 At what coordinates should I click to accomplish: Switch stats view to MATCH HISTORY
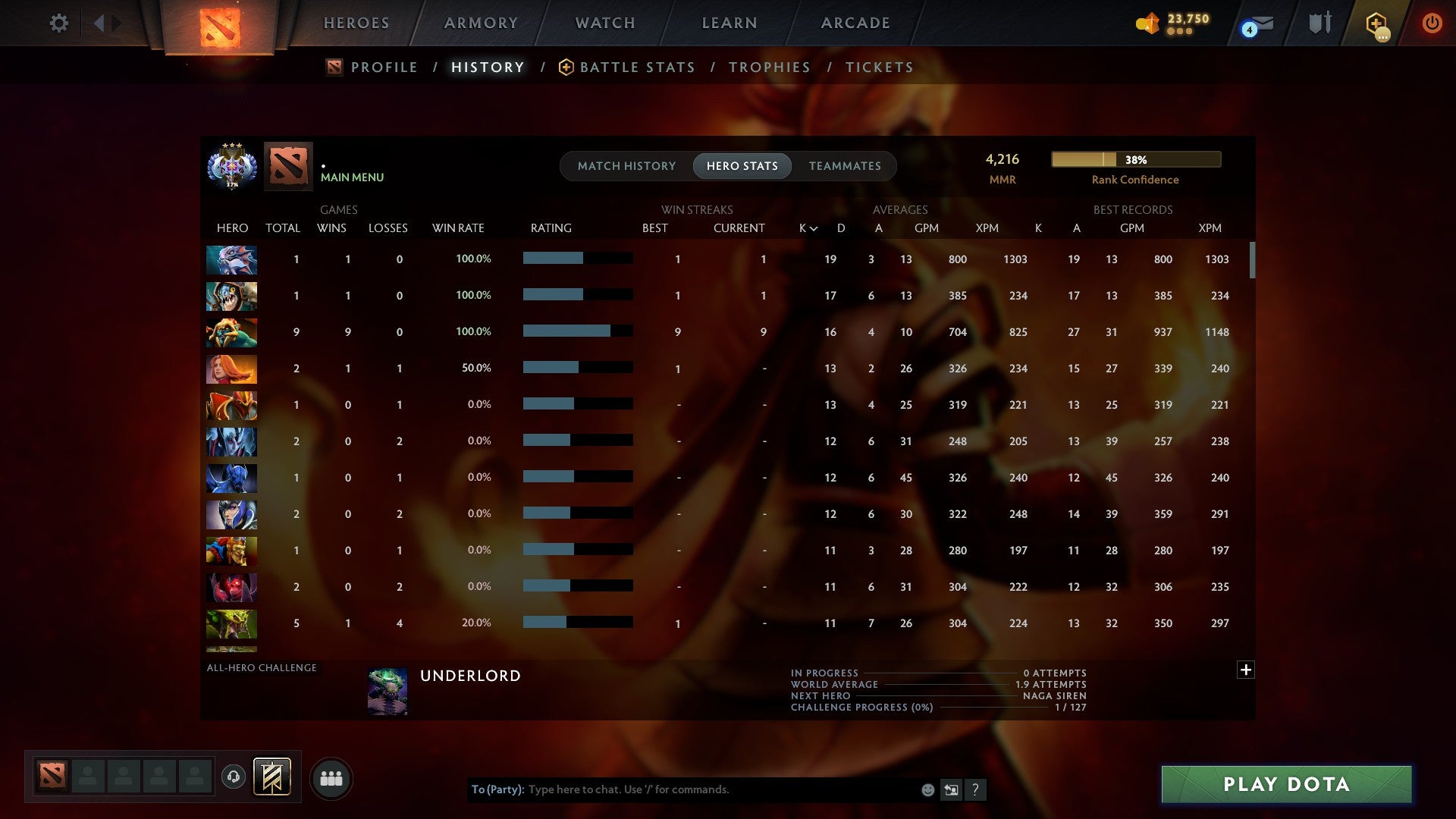(x=626, y=166)
